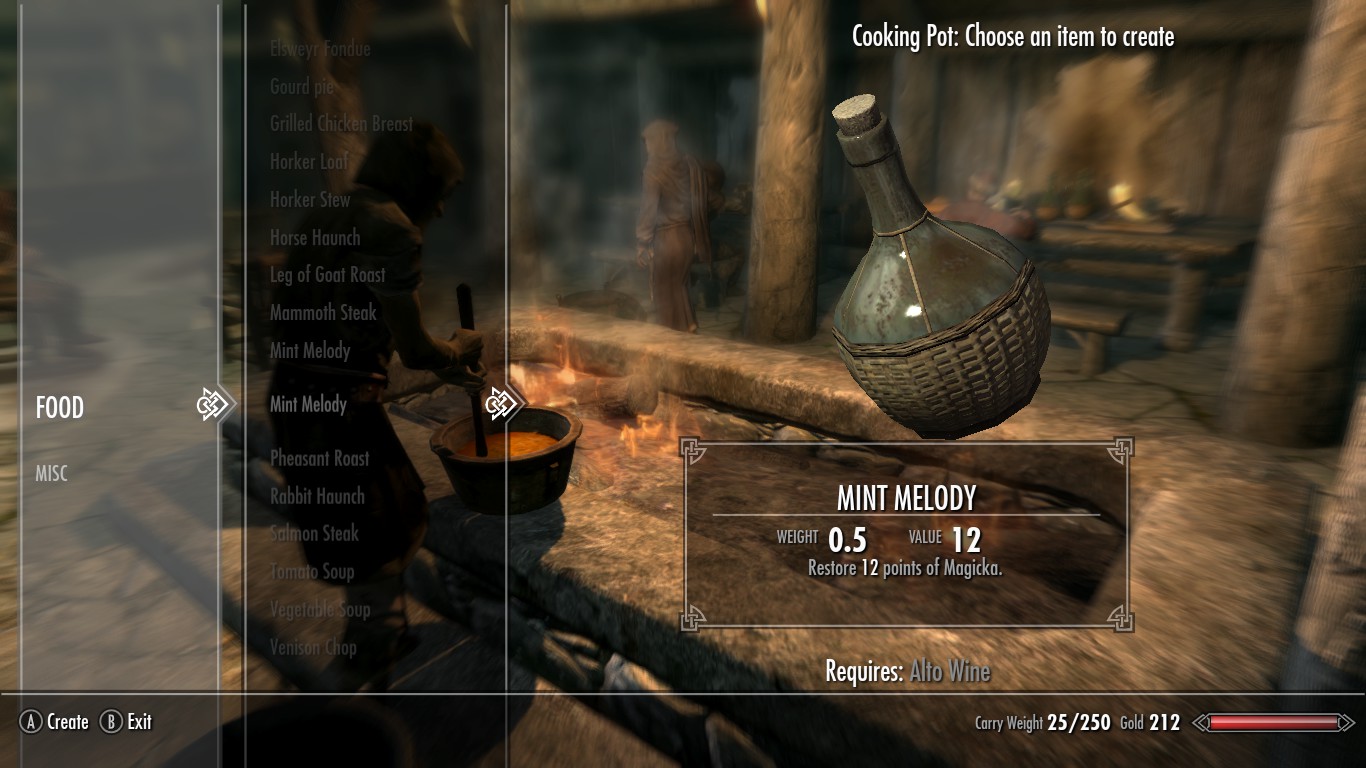The width and height of the screenshot is (1366, 768).
Task: Exit the cooking pot menu
Action: 127,722
